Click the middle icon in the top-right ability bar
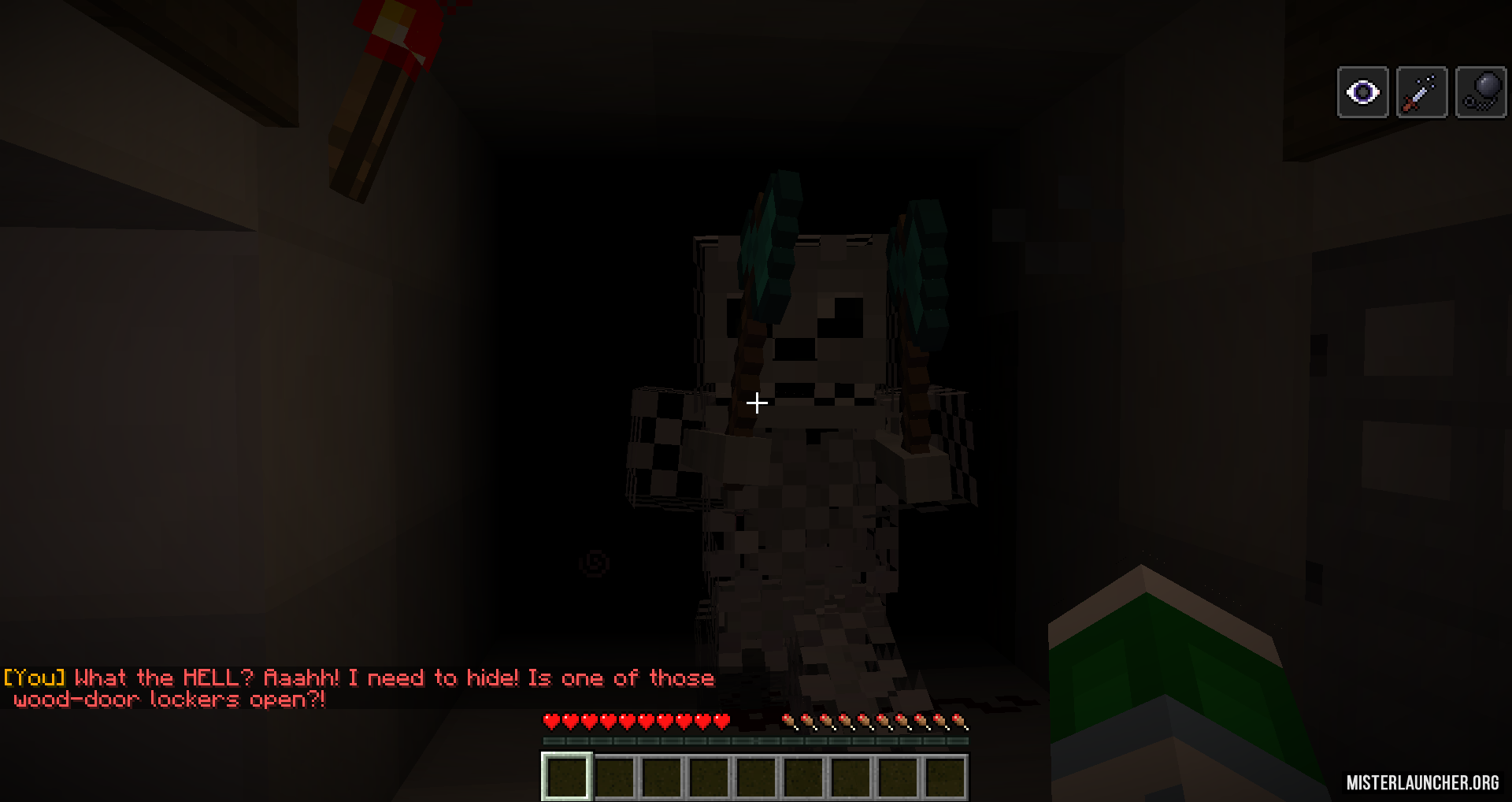This screenshot has width=1512, height=802. pos(1421,92)
